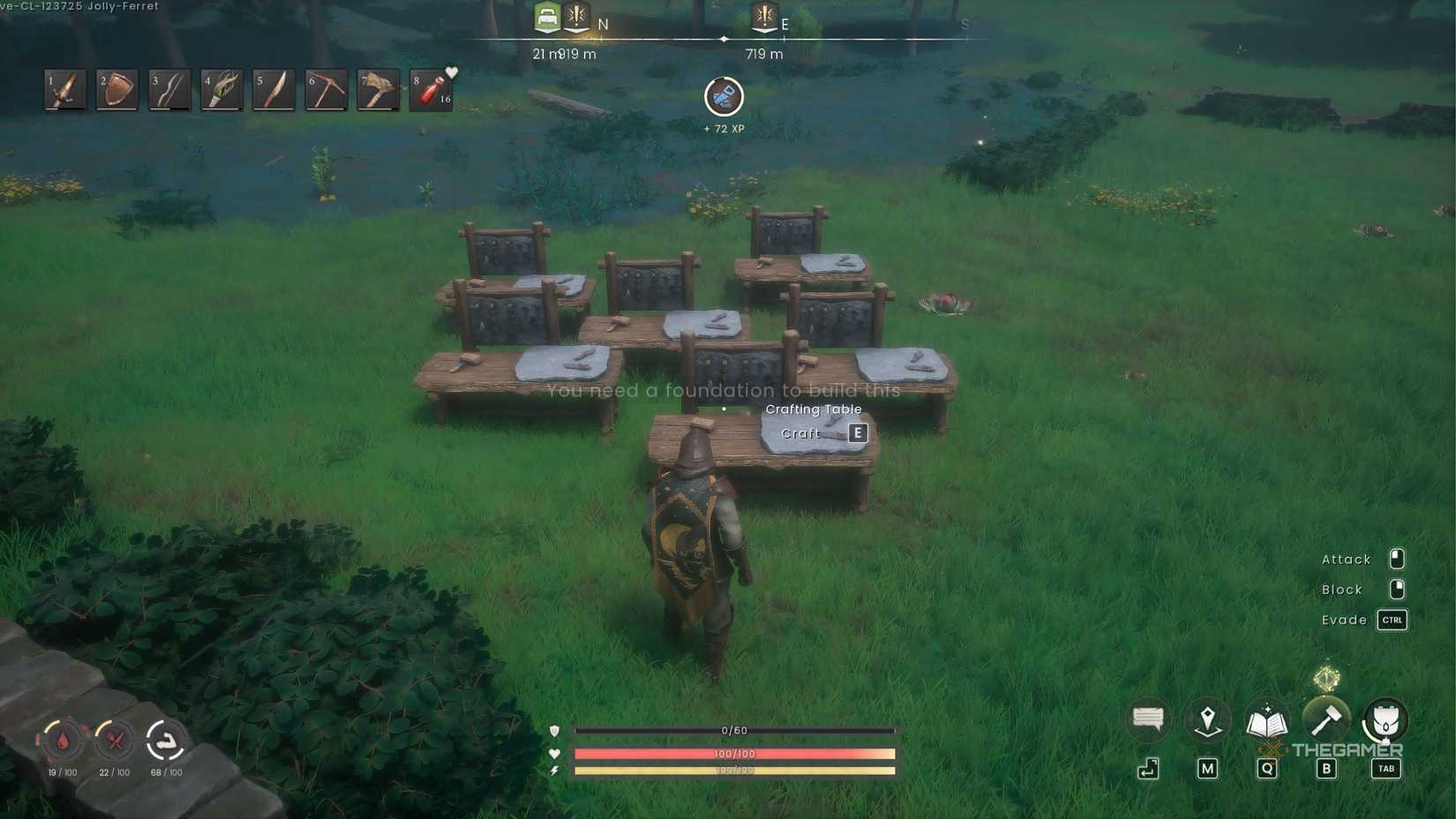This screenshot has height=819, width=1456.
Task: Select the pickaxe in hotbar slot 6
Action: click(326, 88)
